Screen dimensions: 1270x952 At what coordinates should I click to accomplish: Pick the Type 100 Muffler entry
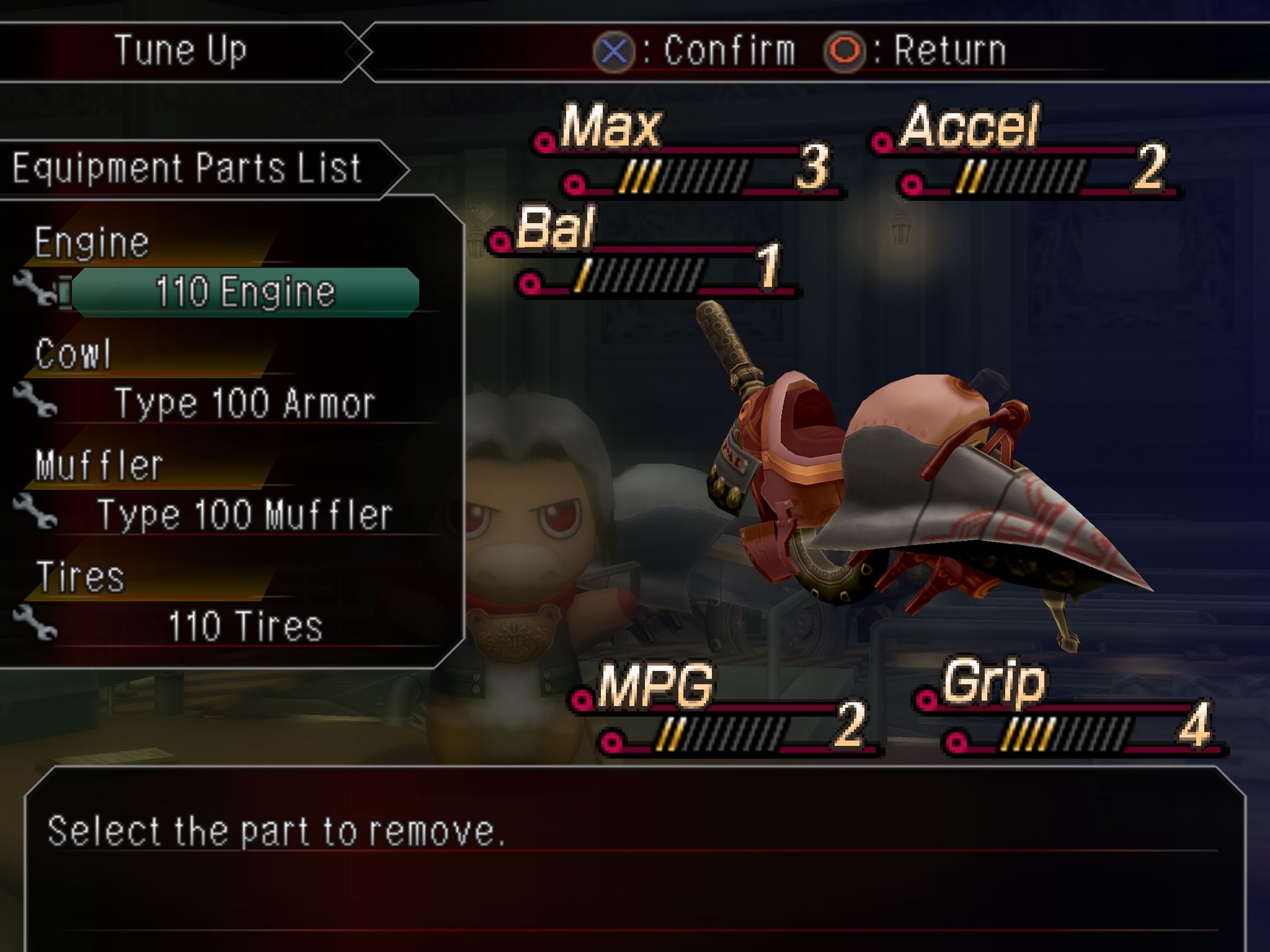click(245, 515)
